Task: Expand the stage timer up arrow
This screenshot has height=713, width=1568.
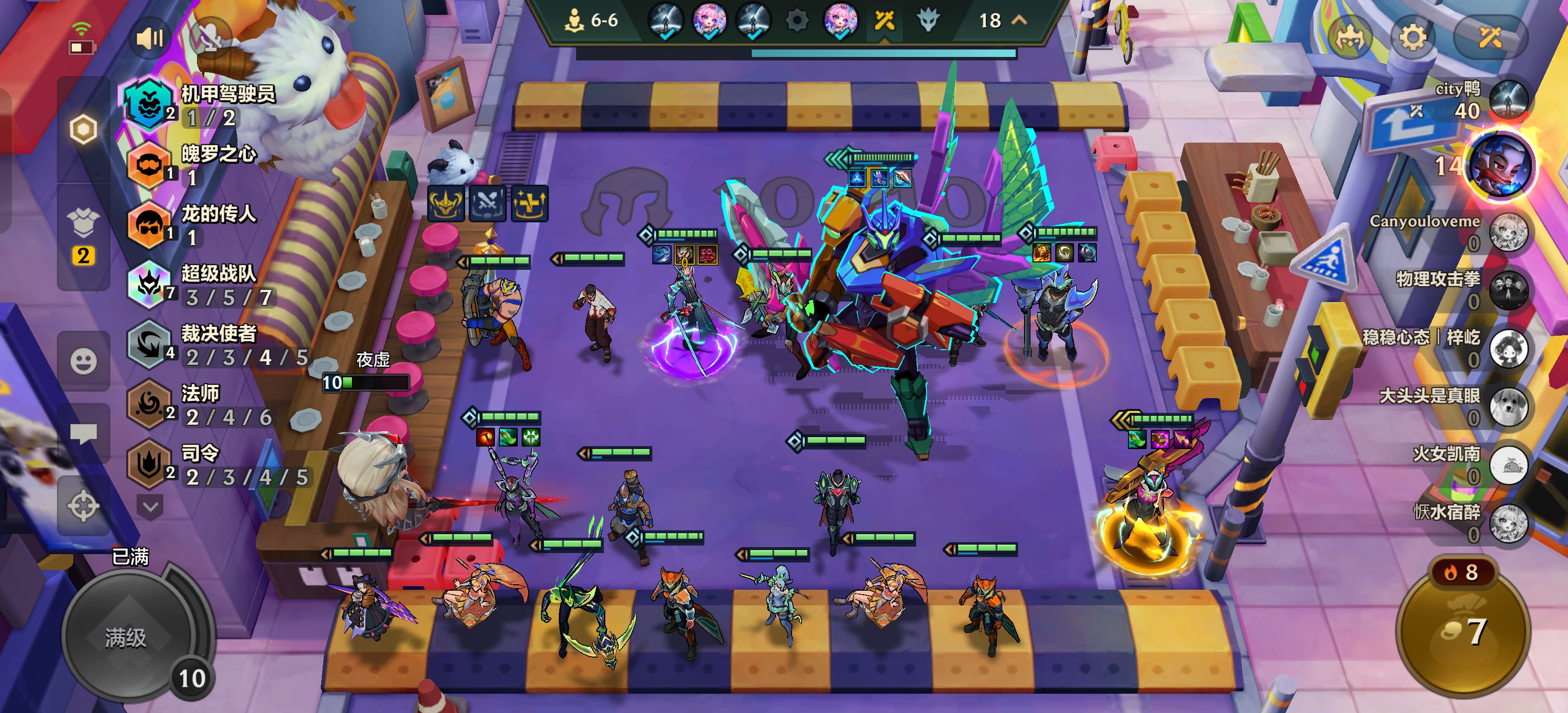Action: coord(1019,20)
